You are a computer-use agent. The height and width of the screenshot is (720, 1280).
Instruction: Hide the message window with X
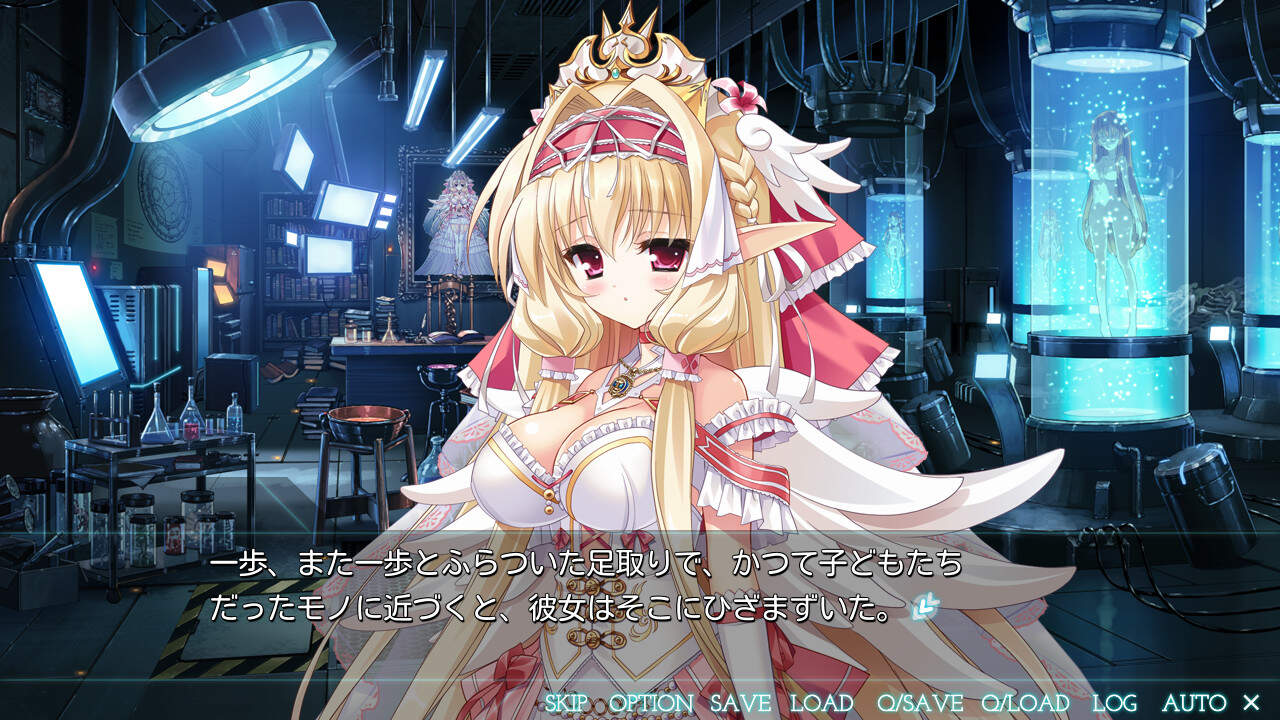click(1250, 703)
